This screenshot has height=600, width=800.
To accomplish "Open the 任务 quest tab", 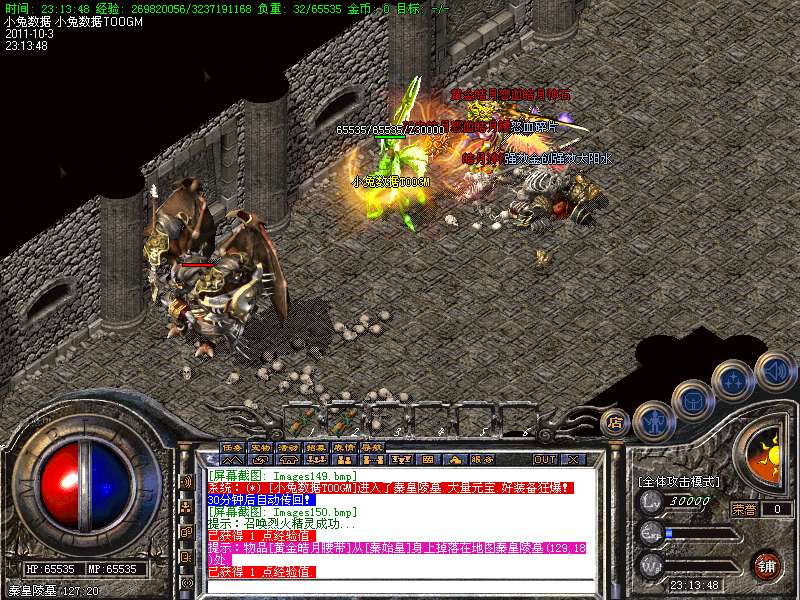I will [232, 447].
